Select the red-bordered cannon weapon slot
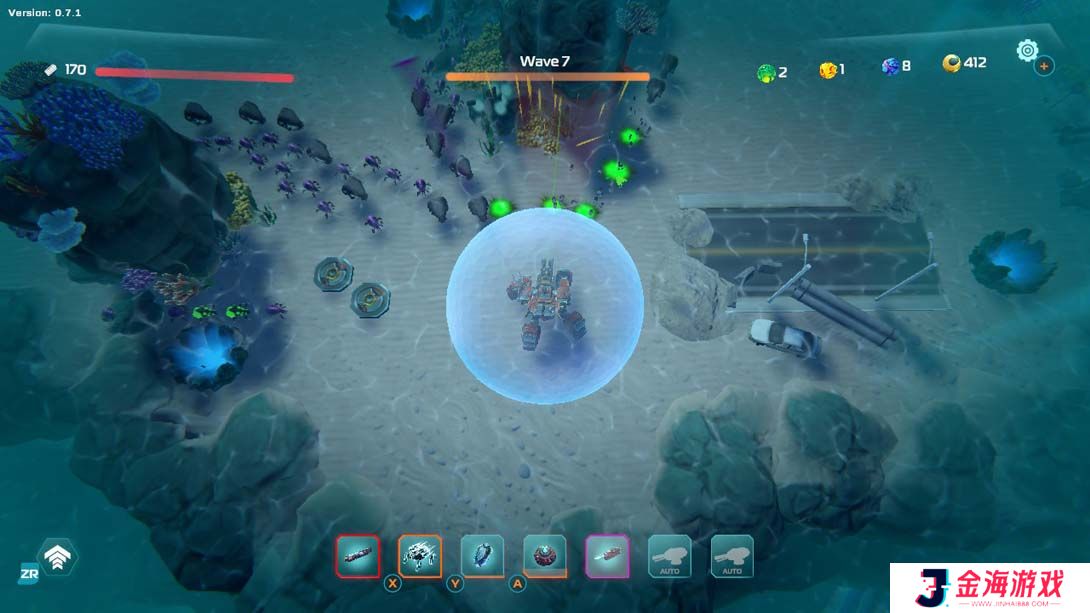1090x613 pixels. click(x=358, y=556)
